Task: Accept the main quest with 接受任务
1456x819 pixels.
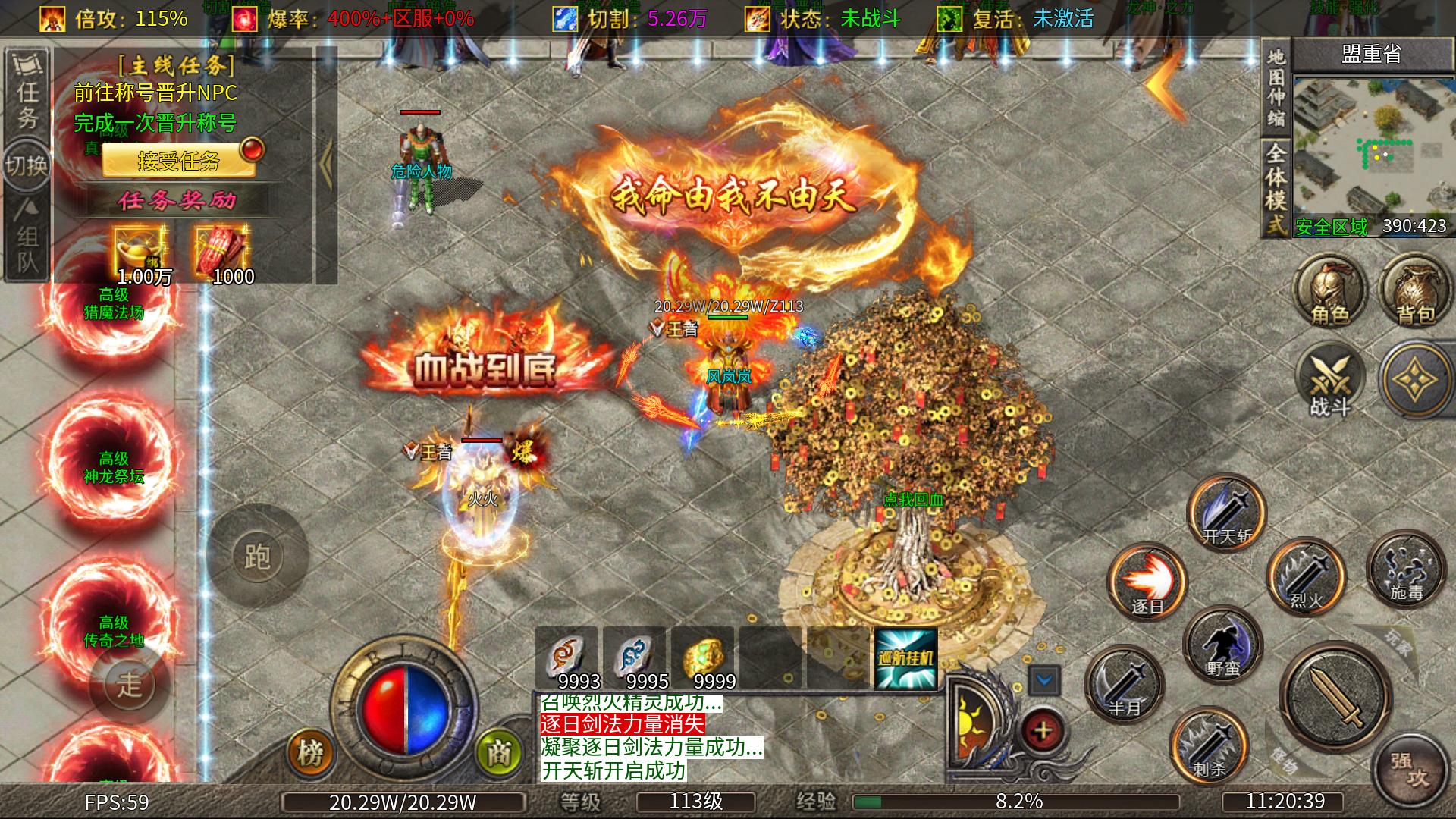Action: click(x=179, y=161)
